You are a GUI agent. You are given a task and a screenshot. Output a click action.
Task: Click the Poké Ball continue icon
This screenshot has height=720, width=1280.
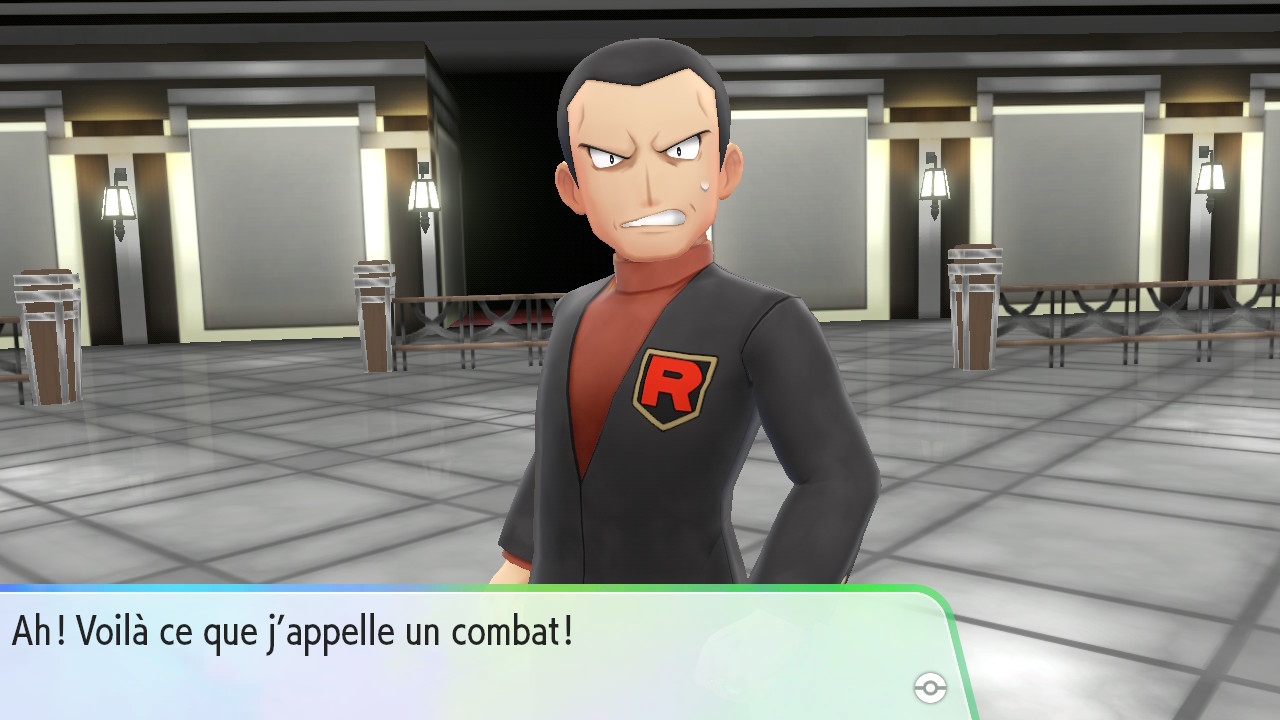pos(930,688)
